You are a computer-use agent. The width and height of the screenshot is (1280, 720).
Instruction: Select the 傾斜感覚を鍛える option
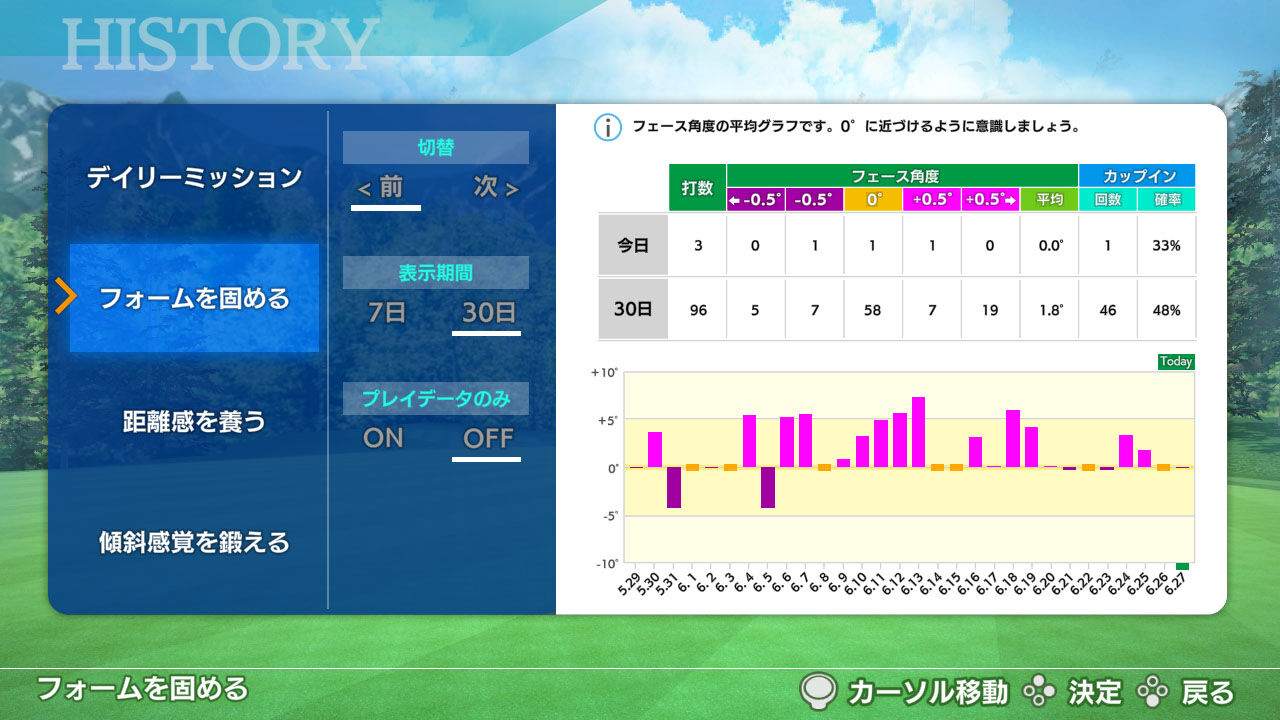click(x=193, y=543)
